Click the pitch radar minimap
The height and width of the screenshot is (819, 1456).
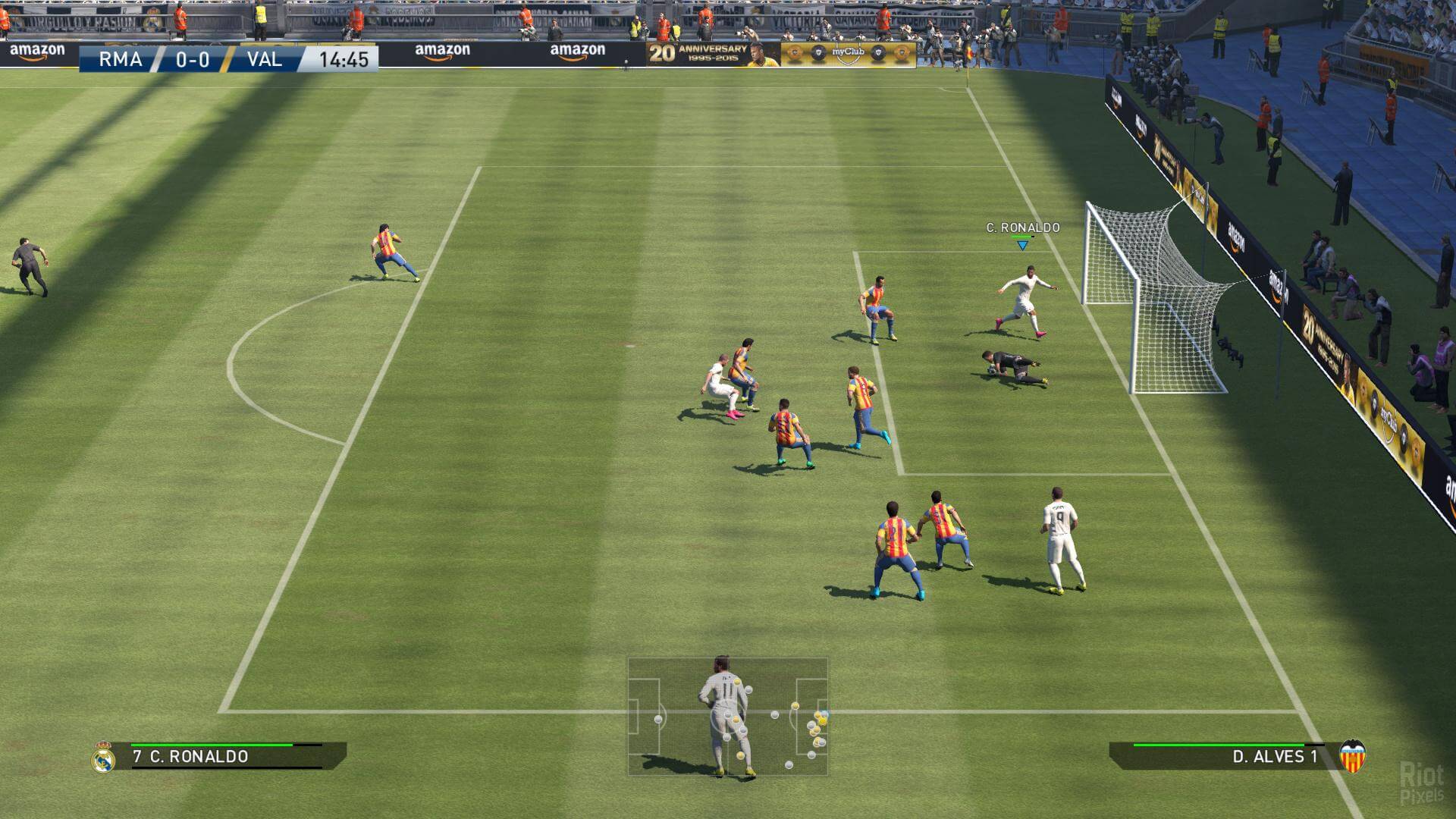[727, 717]
